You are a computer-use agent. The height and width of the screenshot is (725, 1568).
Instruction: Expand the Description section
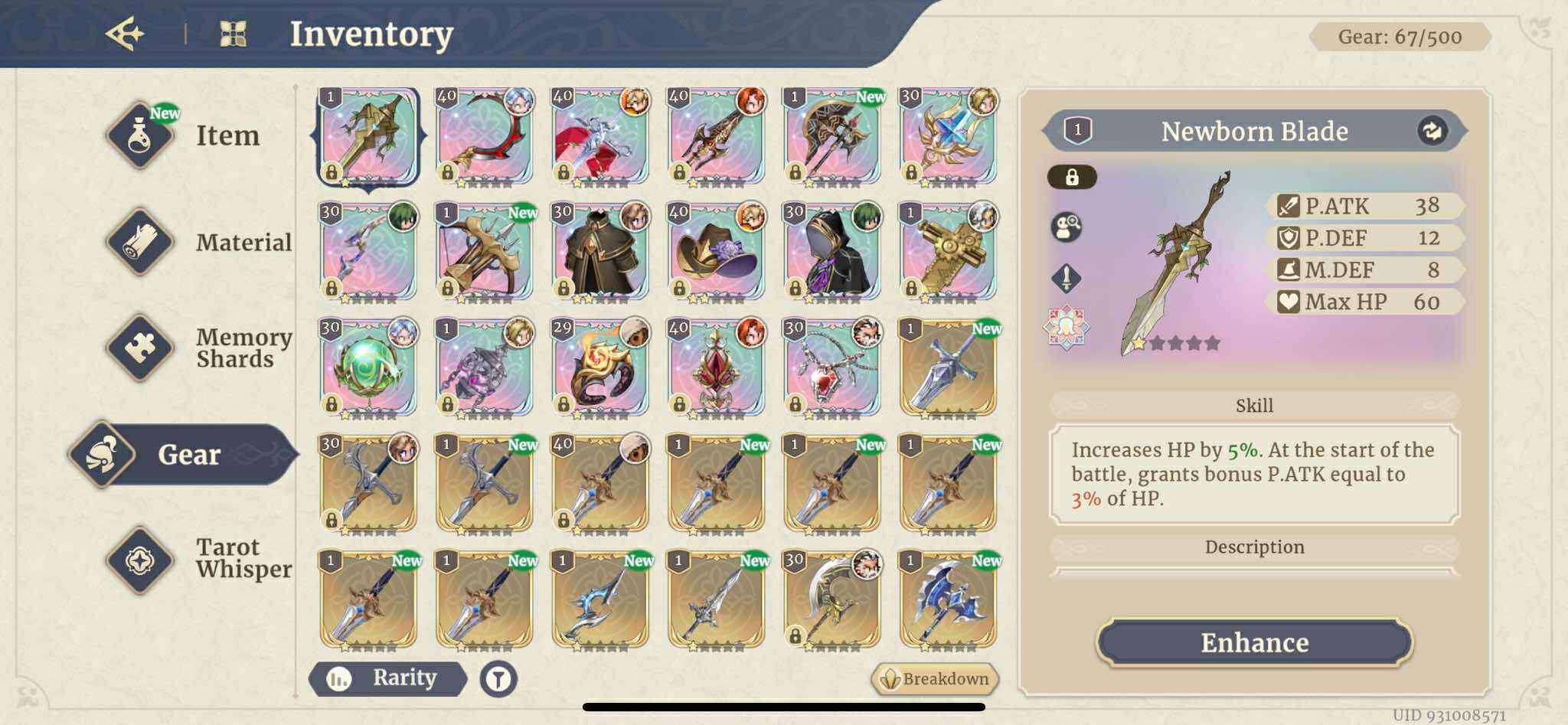[x=1254, y=547]
